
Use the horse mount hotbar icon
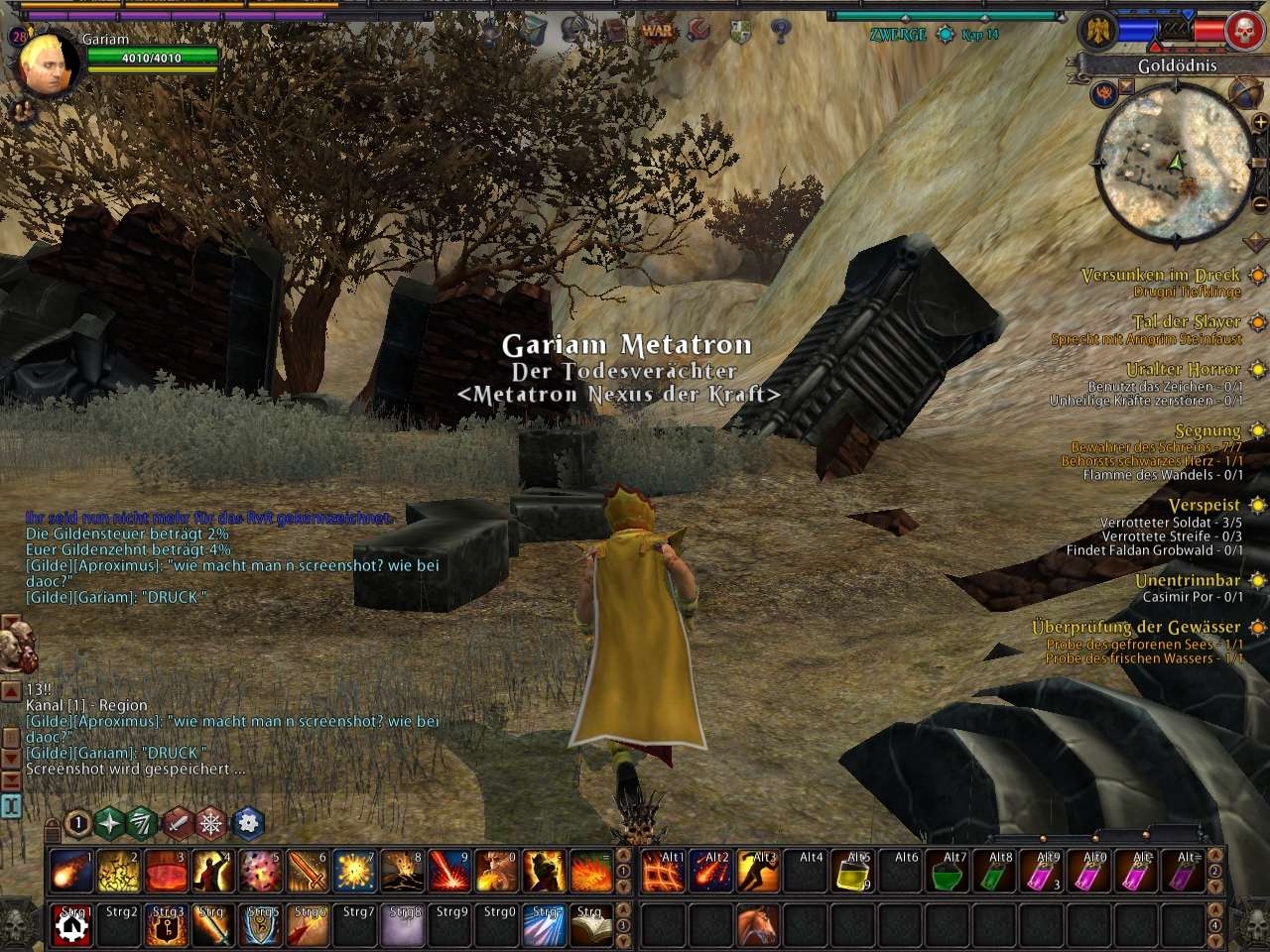758,924
